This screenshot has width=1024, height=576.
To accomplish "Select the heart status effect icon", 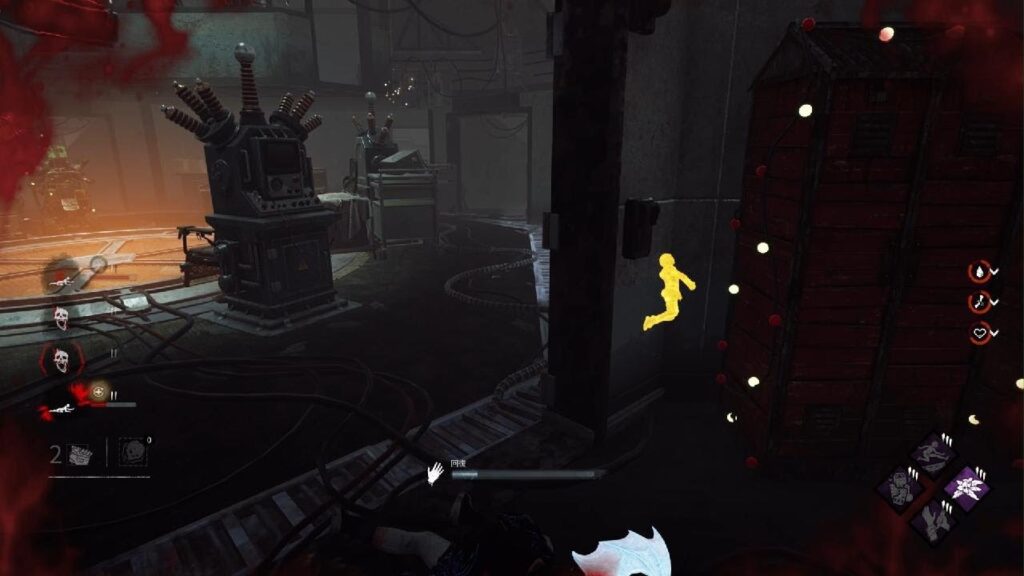I will 978,333.
